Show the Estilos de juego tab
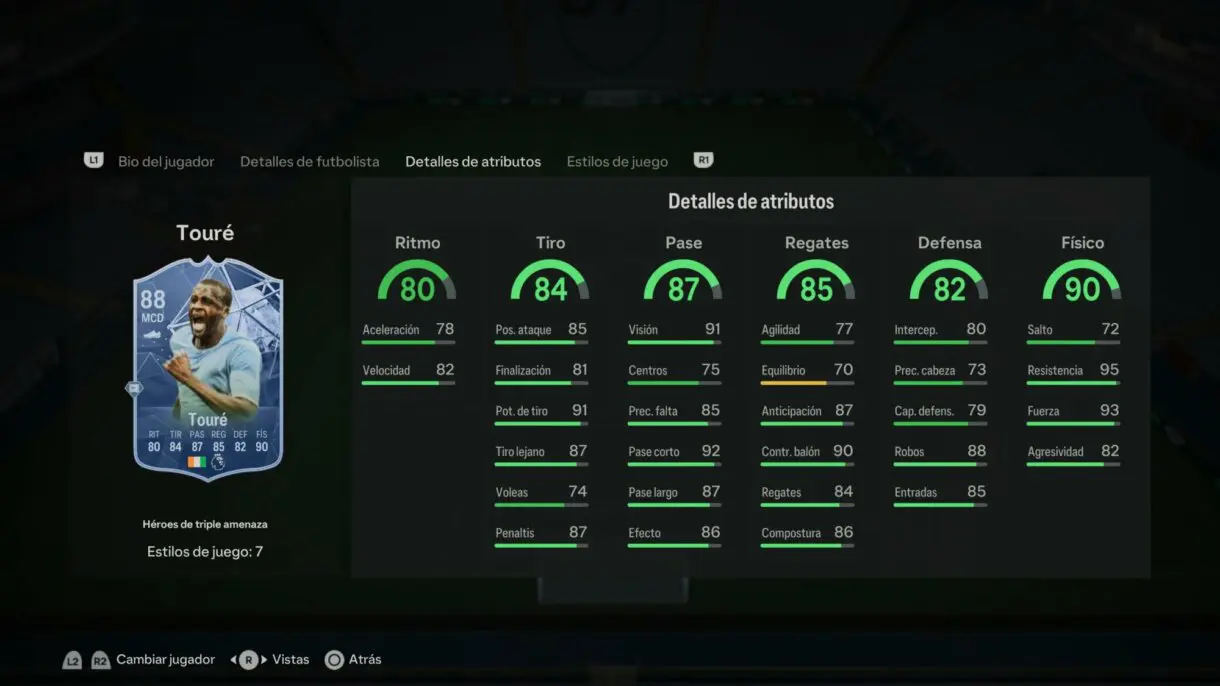 point(617,161)
